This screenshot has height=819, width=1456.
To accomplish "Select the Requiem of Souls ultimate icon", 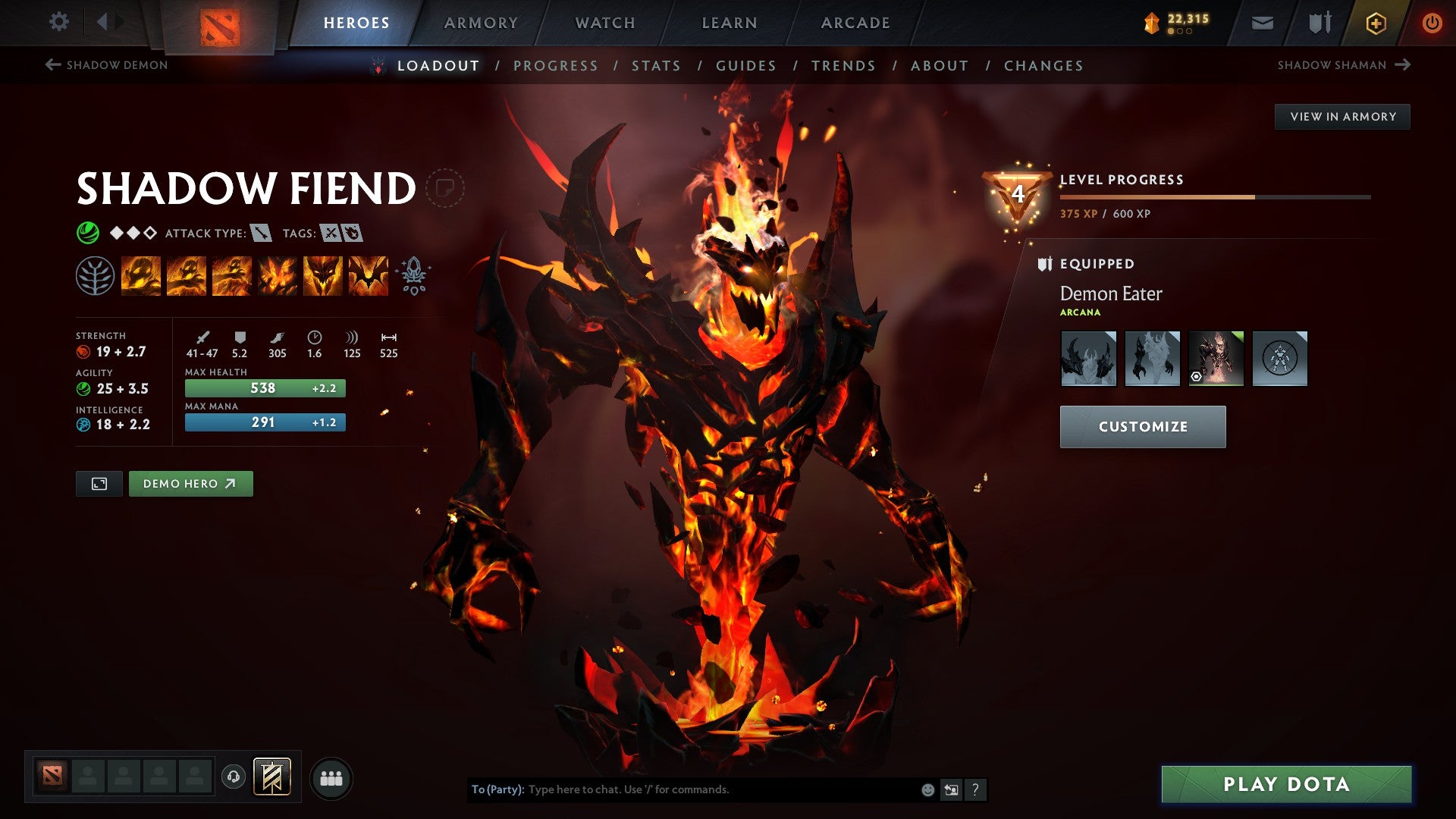I will click(369, 275).
